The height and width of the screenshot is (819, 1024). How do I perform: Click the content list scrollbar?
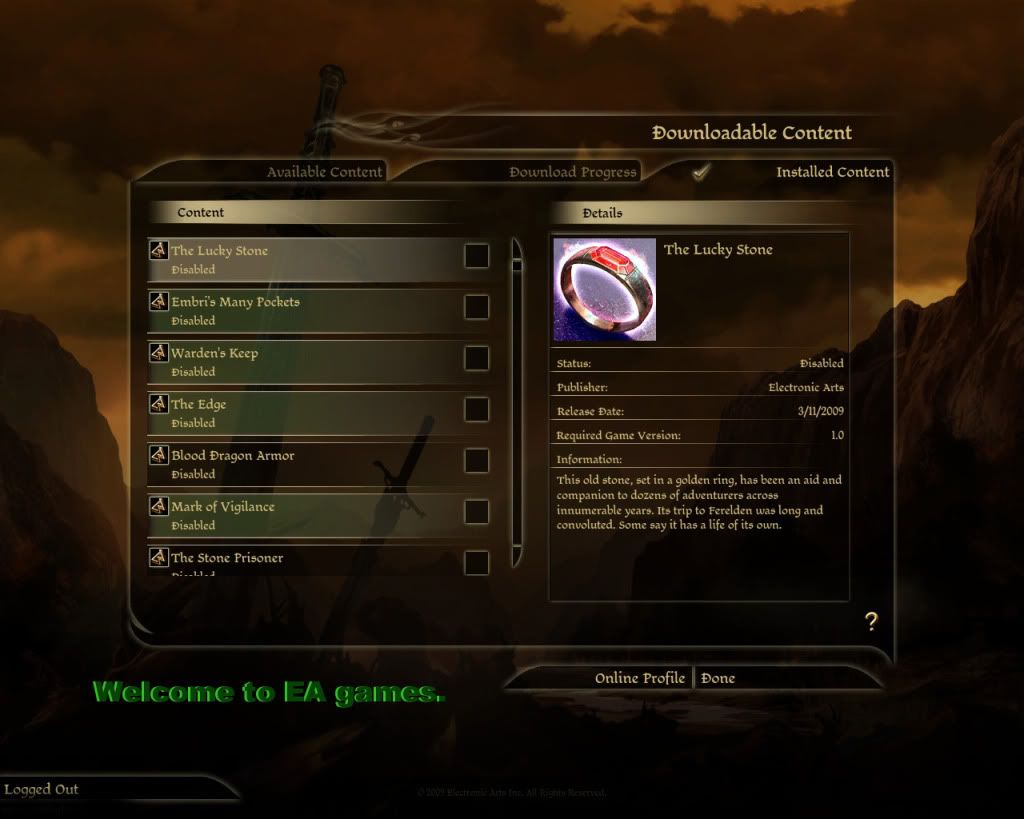click(517, 400)
